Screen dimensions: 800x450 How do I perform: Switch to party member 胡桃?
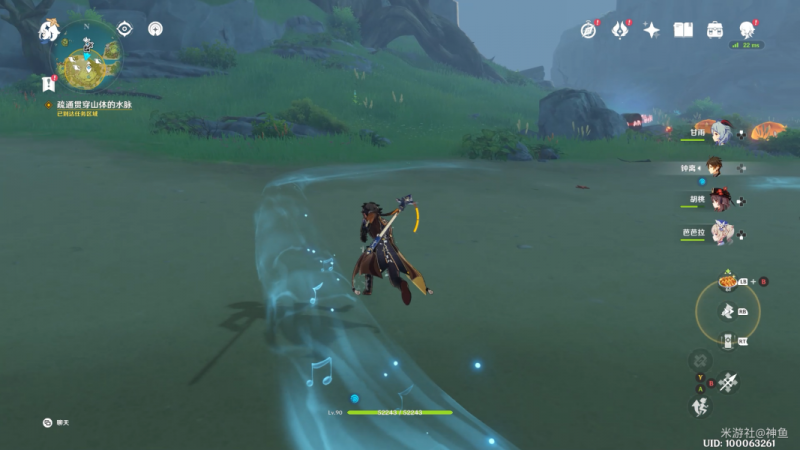click(722, 200)
